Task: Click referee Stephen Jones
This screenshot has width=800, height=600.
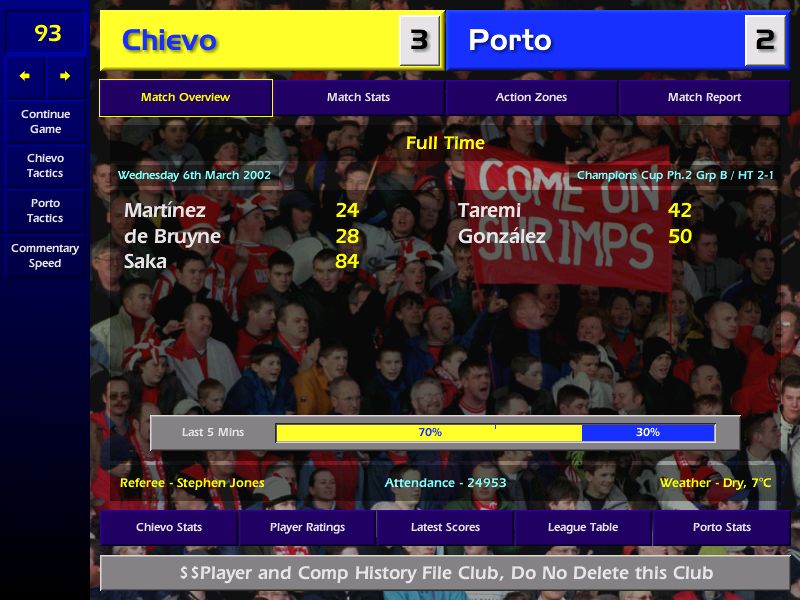Action: pos(192,483)
